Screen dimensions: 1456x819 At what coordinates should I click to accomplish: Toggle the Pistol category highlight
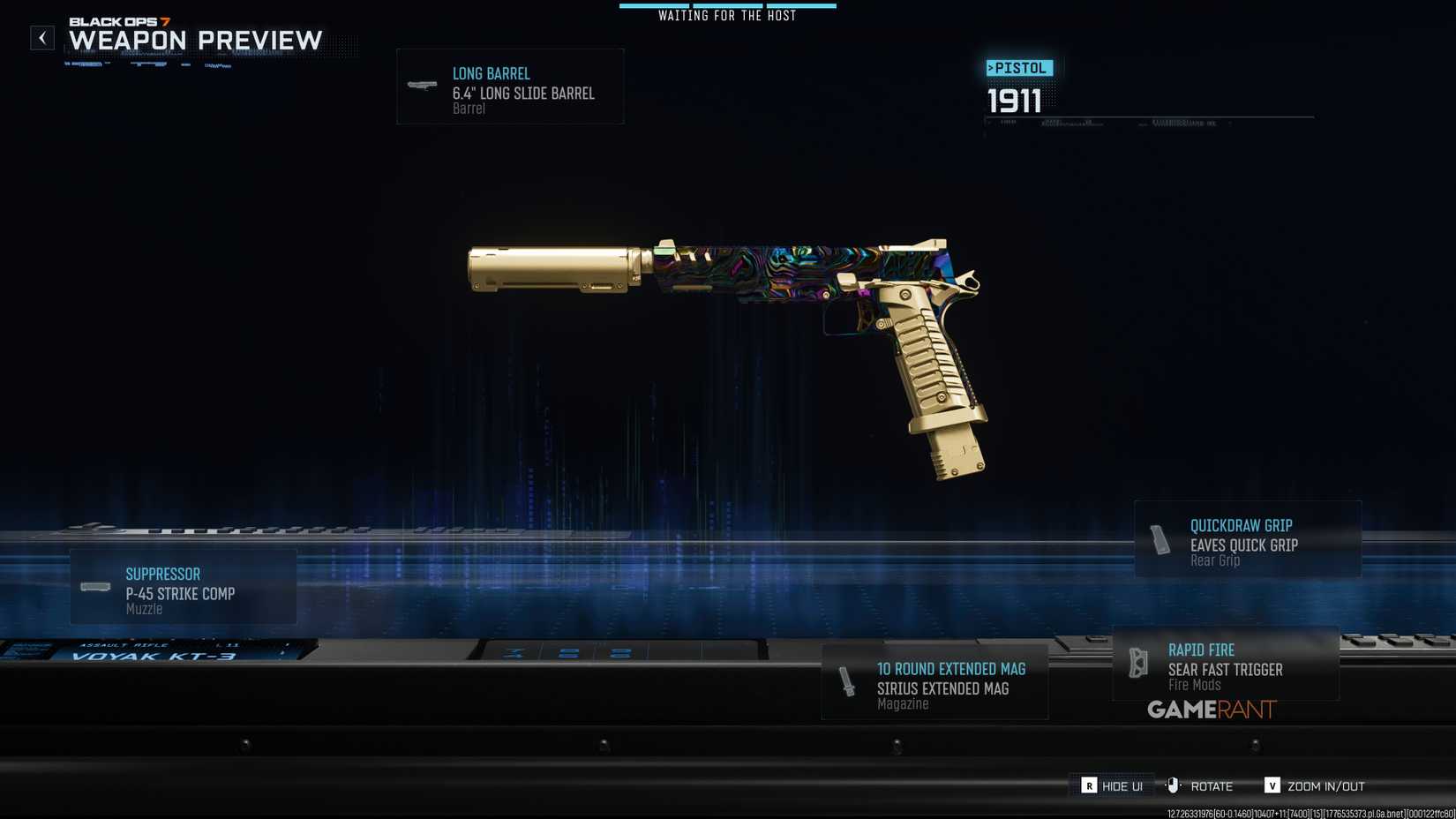point(1020,67)
